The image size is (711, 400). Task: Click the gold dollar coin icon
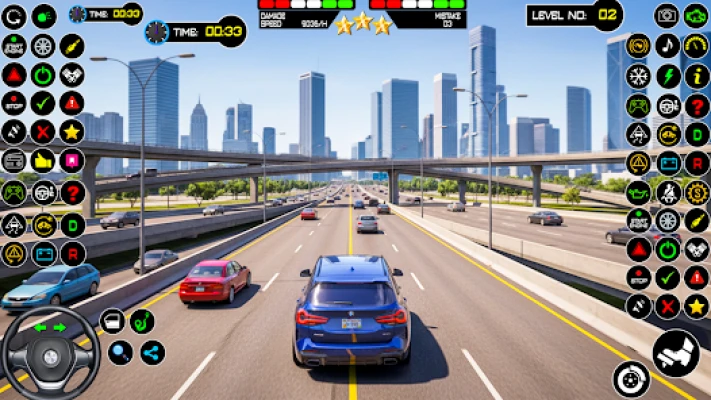696,191
